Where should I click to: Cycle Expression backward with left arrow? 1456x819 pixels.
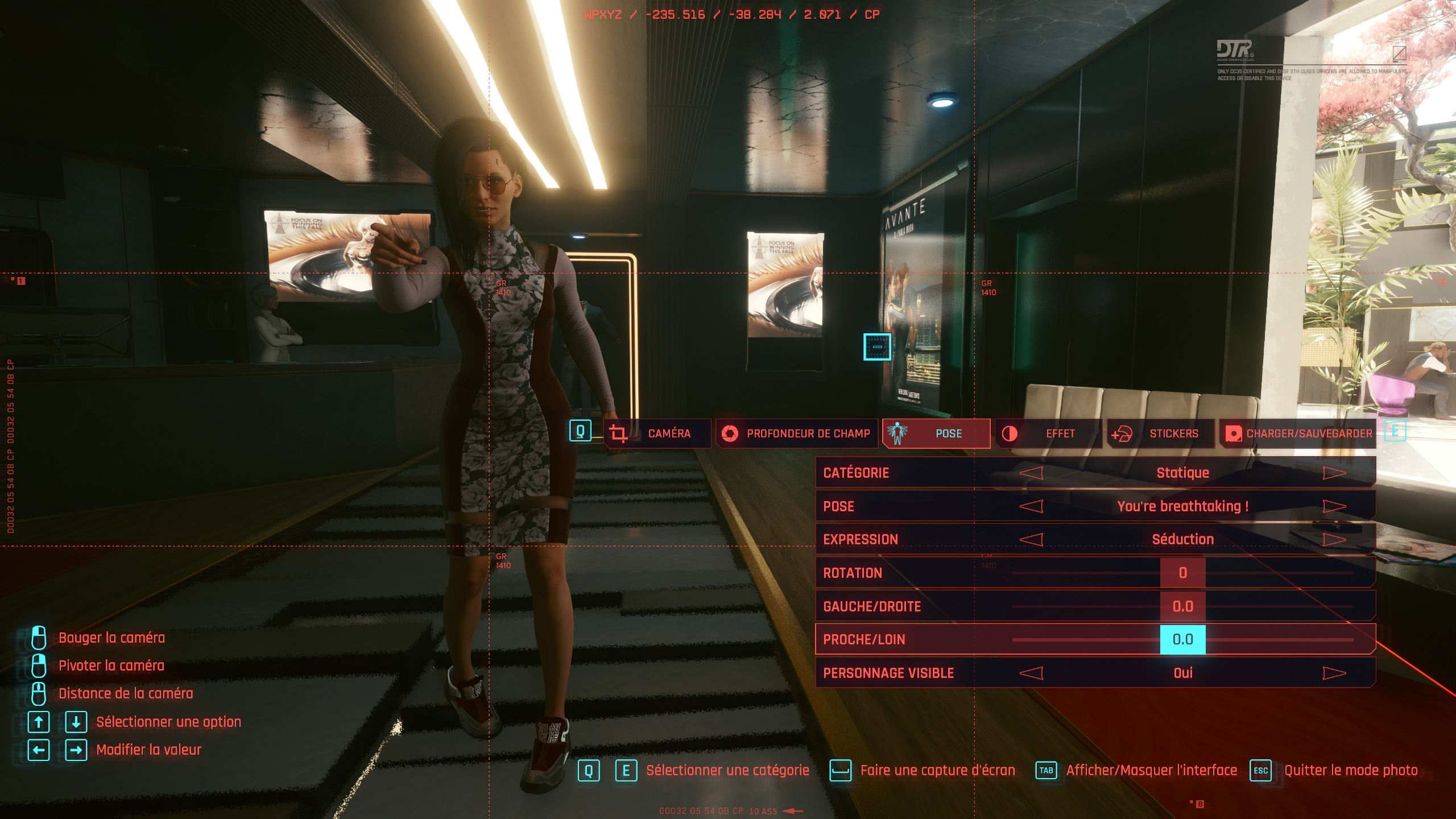tap(1031, 539)
